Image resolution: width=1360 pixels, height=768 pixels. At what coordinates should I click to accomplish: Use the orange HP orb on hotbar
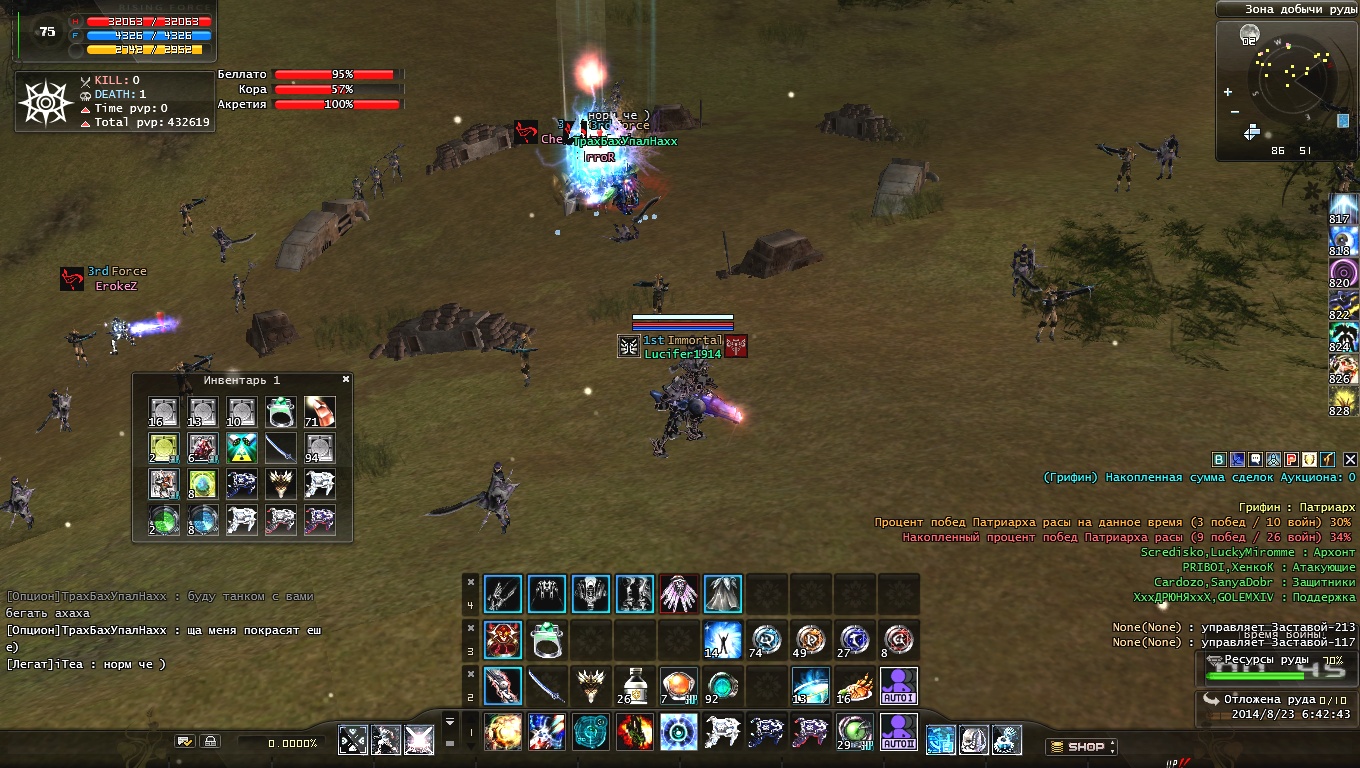(678, 686)
